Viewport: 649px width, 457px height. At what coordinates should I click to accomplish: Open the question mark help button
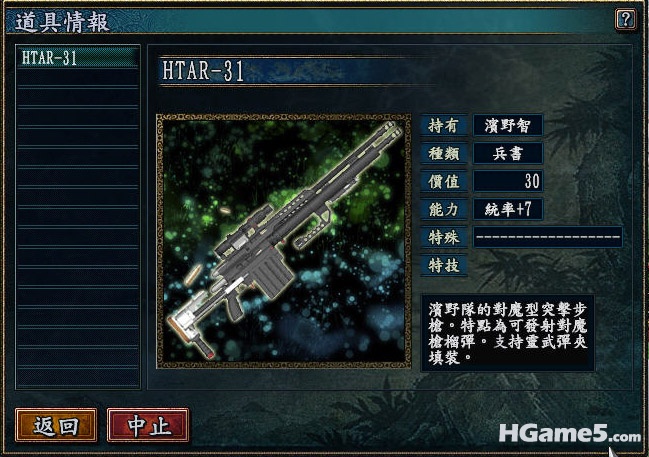tap(625, 18)
